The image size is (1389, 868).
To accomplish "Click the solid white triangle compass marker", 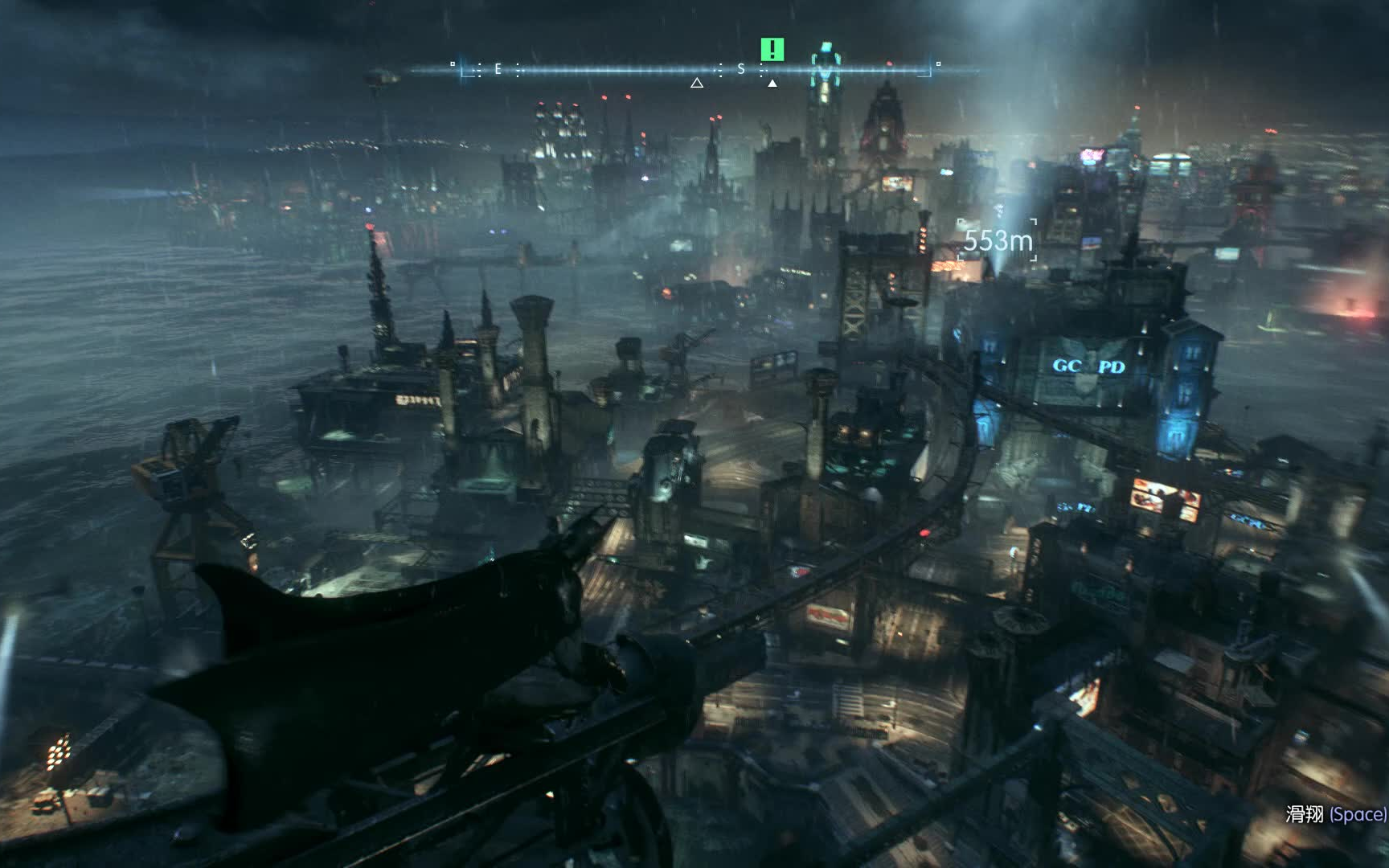I will point(772,83).
